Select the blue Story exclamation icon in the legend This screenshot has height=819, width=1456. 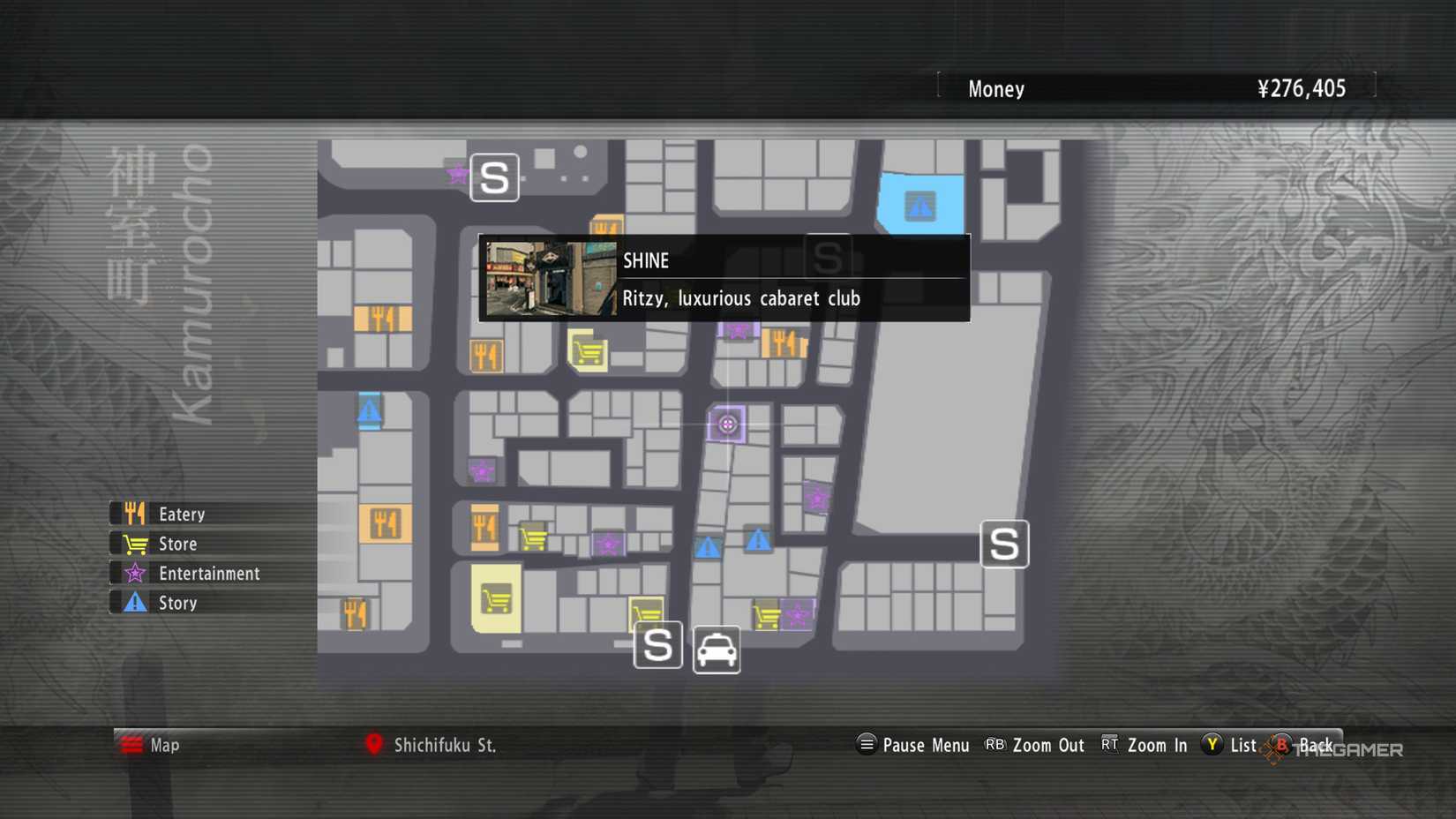[134, 603]
